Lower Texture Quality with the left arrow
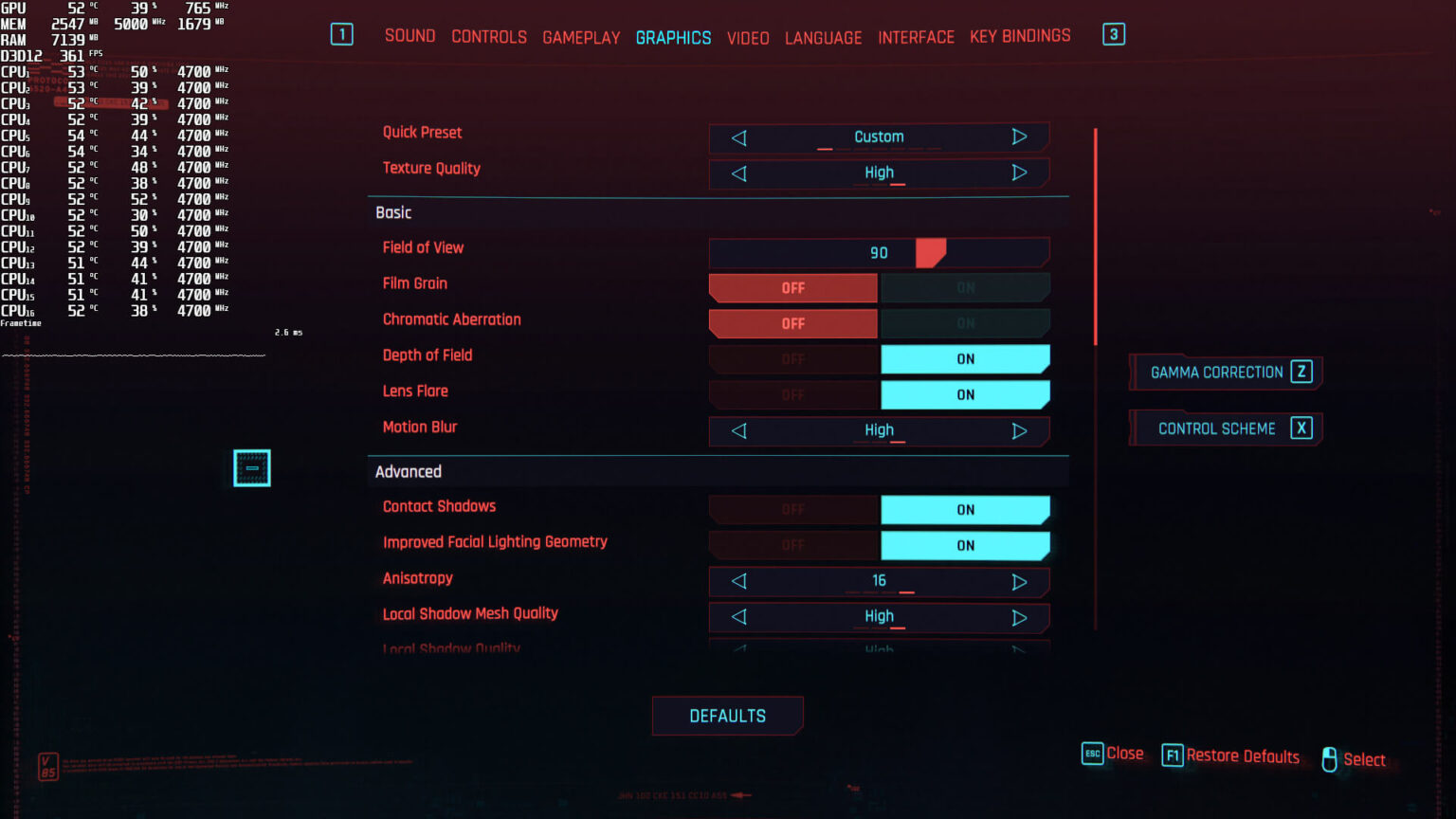The width and height of the screenshot is (1456, 819). (739, 173)
